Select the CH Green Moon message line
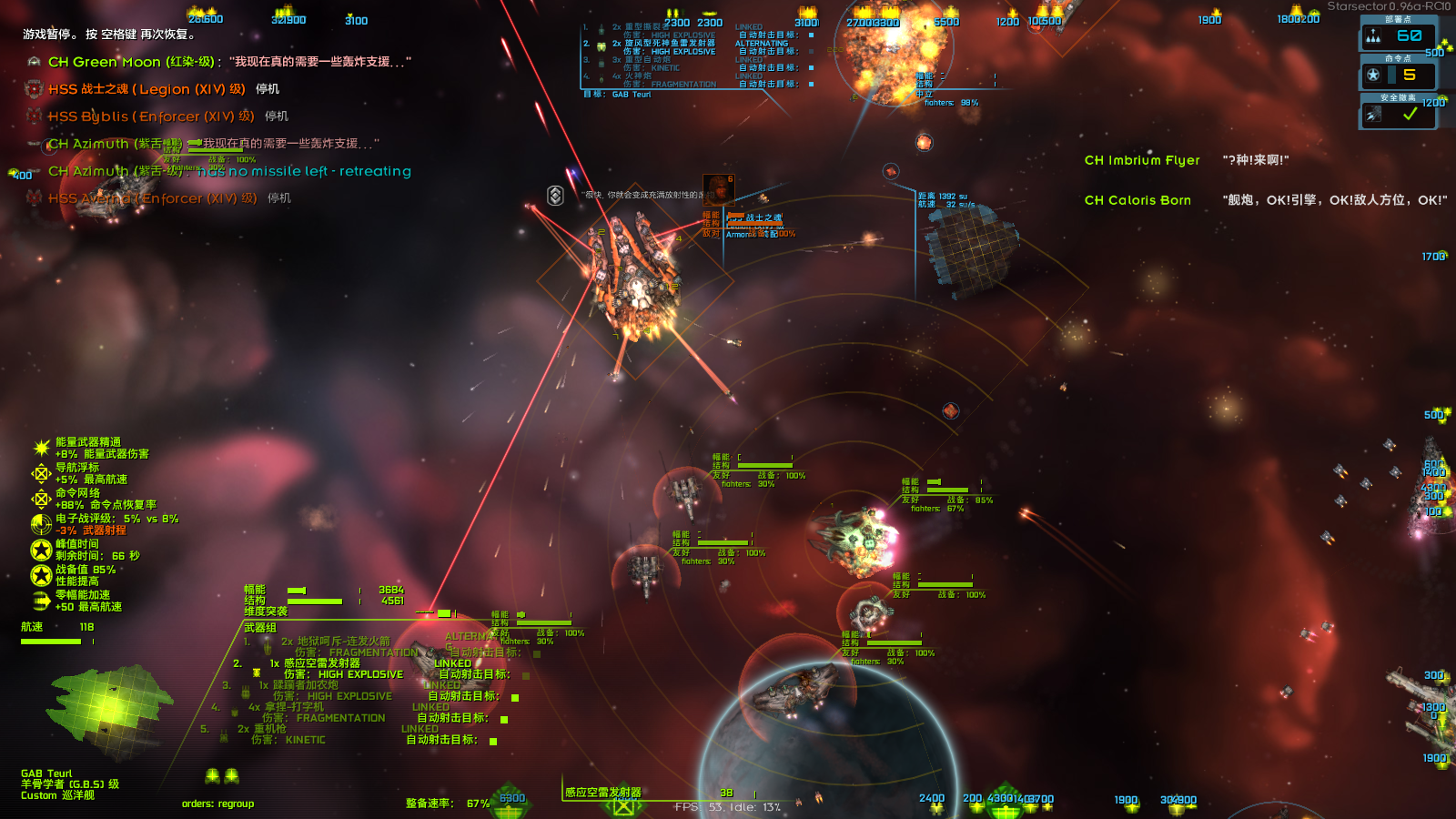The width and height of the screenshot is (1456, 819). pyautogui.click(x=218, y=62)
